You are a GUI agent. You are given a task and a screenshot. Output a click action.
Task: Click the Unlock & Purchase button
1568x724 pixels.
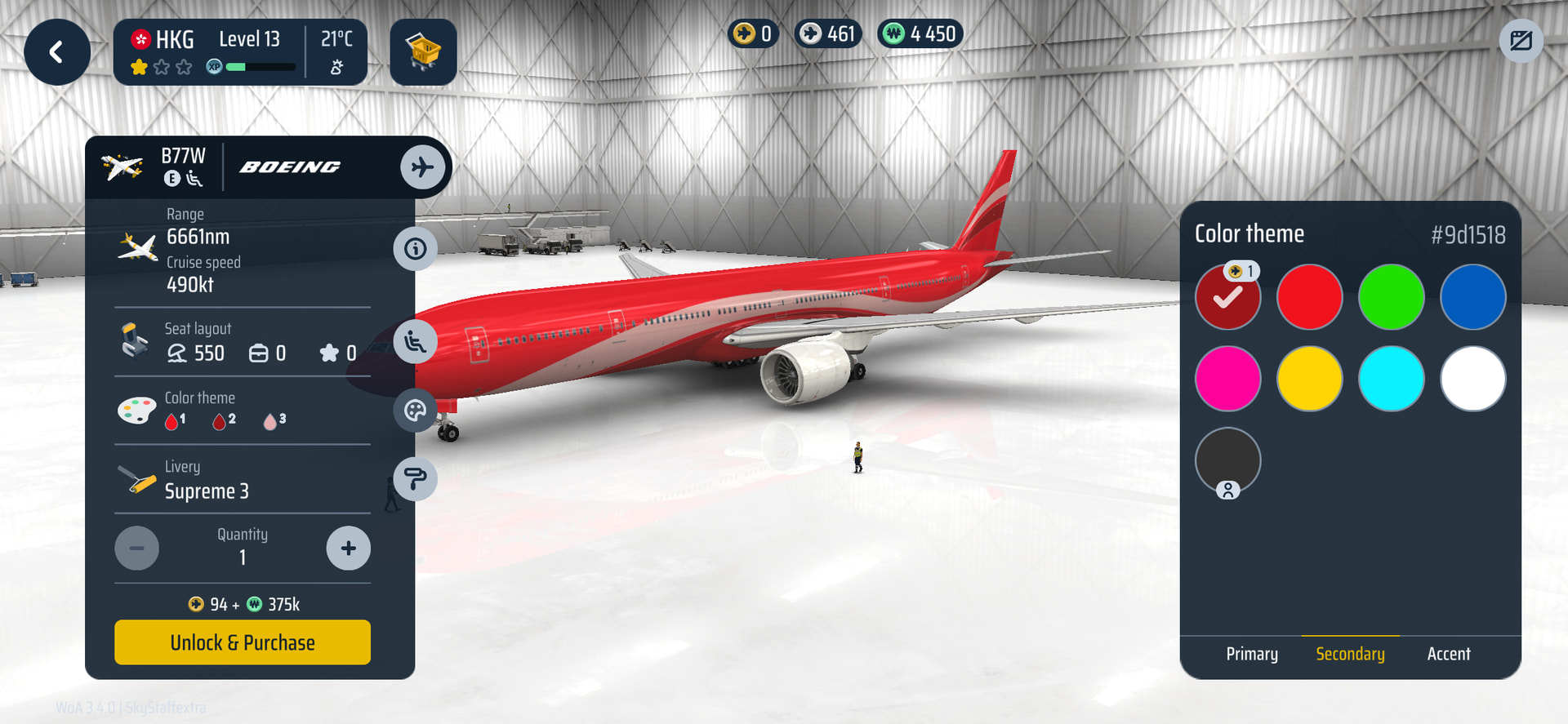coord(243,642)
